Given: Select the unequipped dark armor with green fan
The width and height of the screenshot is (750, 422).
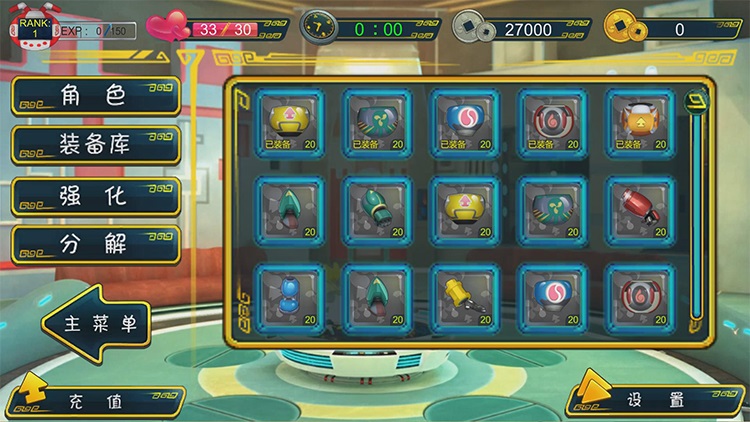Looking at the screenshot, I should pyautogui.click(x=551, y=210).
